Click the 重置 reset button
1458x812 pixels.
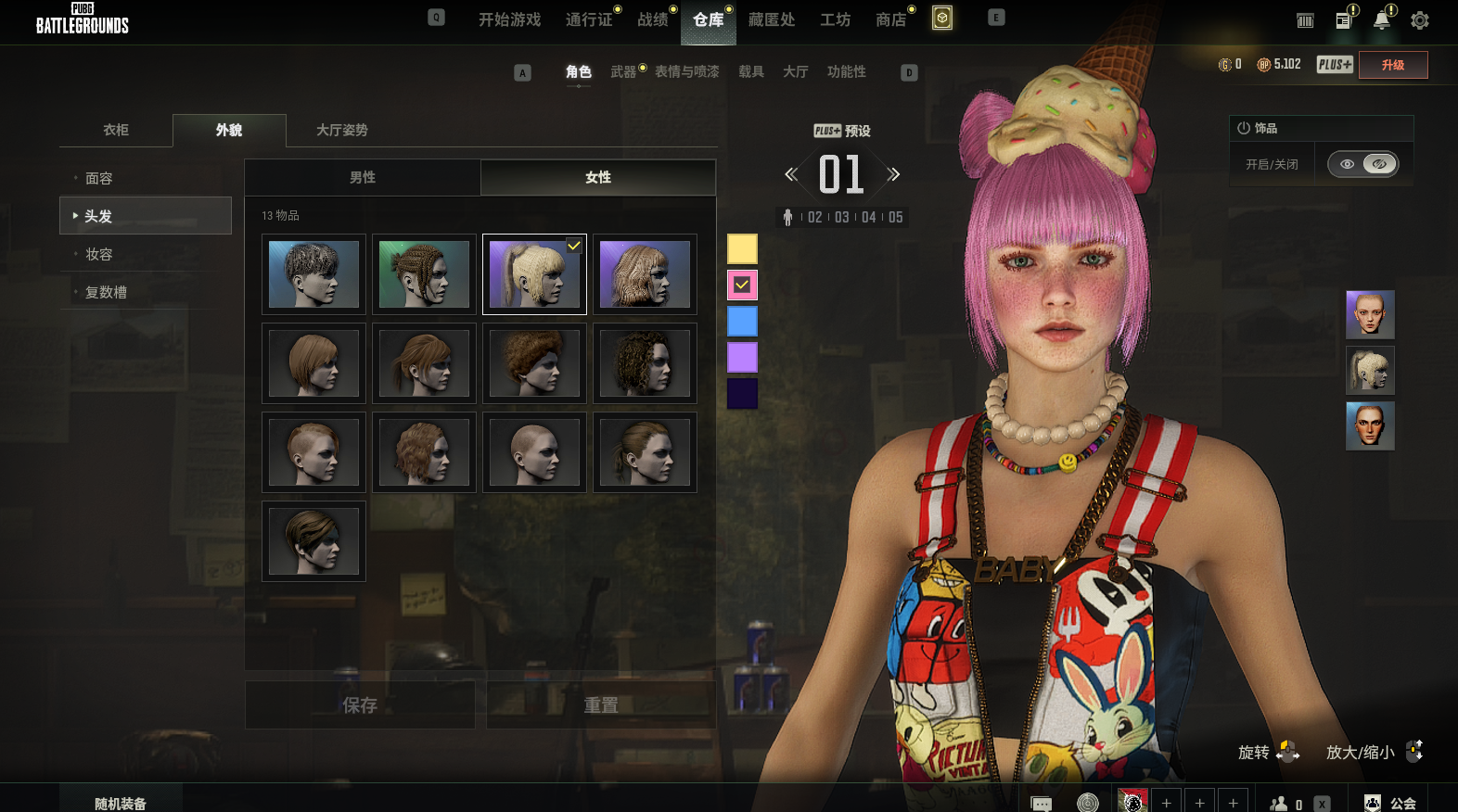pos(601,705)
